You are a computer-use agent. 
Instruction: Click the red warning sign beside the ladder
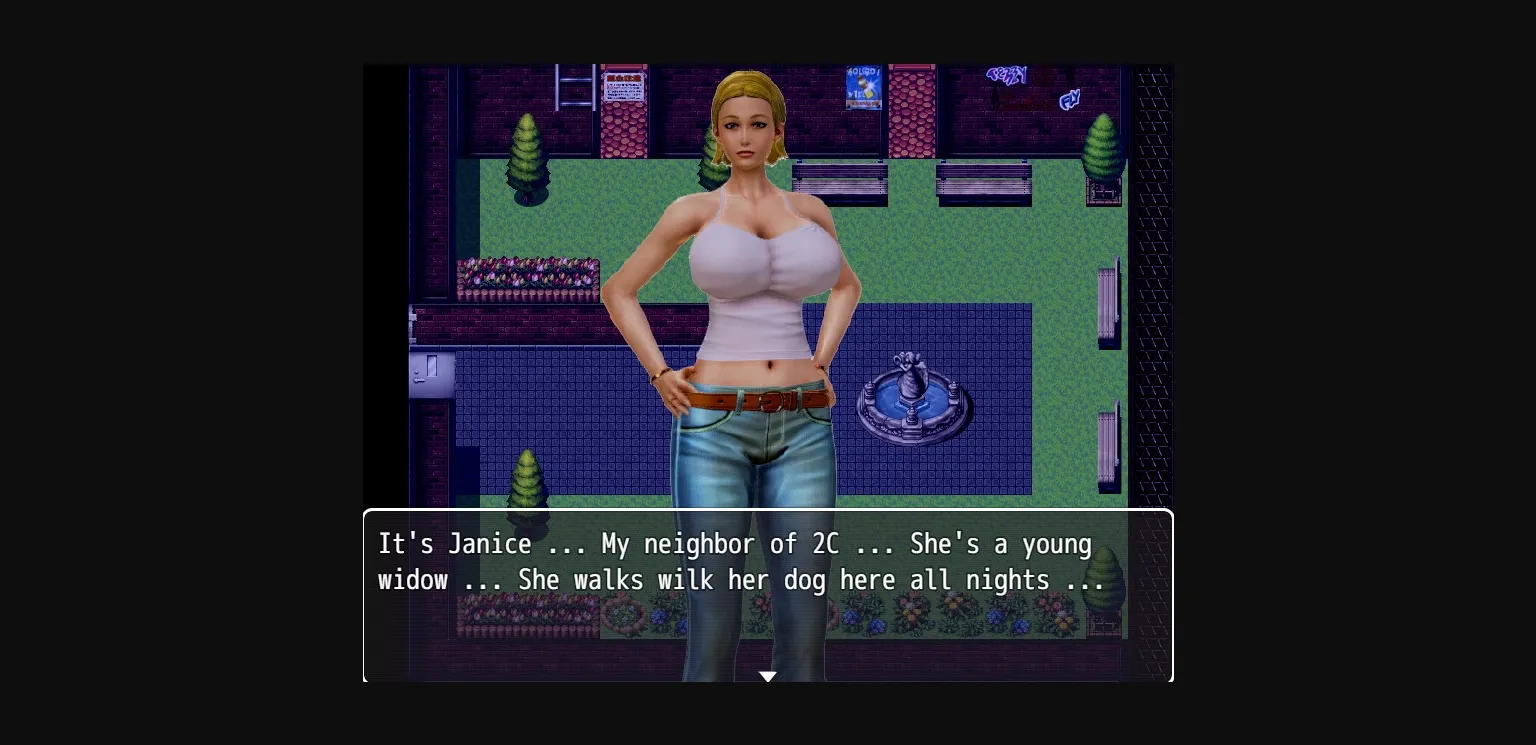[x=622, y=86]
